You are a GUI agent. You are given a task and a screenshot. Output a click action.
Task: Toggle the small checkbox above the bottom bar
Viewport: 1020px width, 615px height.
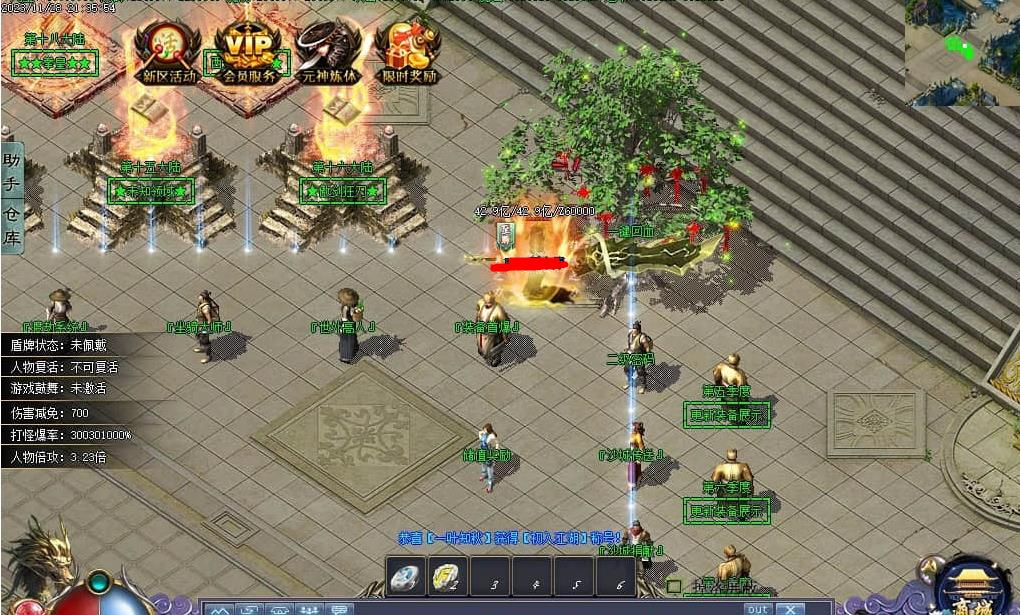pos(674,586)
